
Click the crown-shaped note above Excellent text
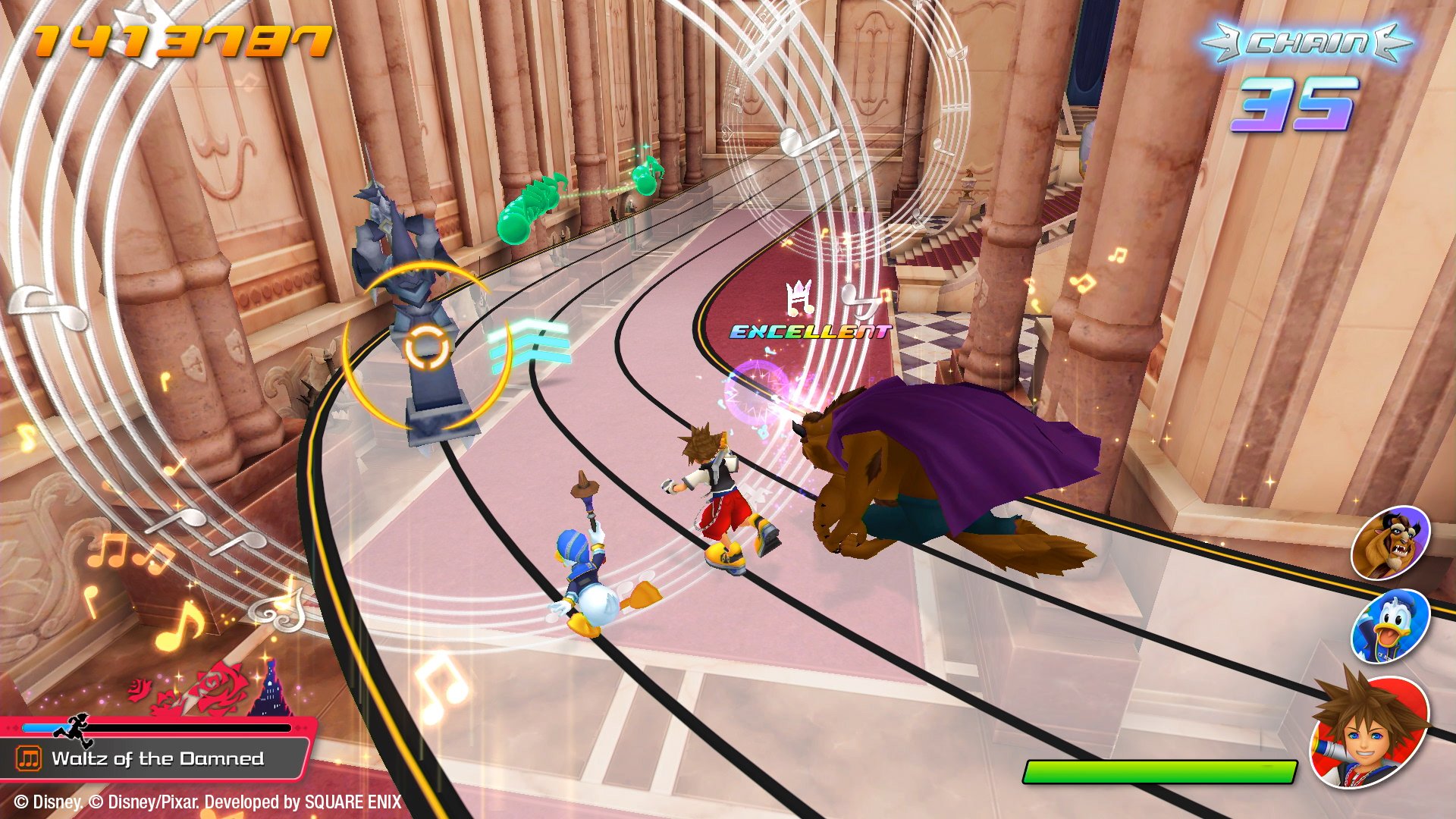pos(800,296)
